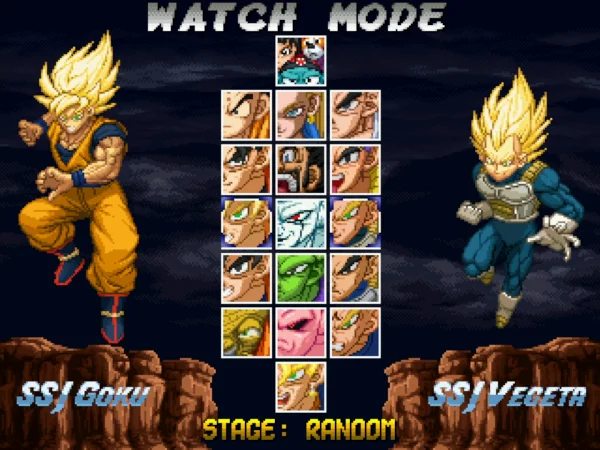600x450 pixels.
Task: Pick the yellow-green creature portrait
Action: tap(246, 331)
